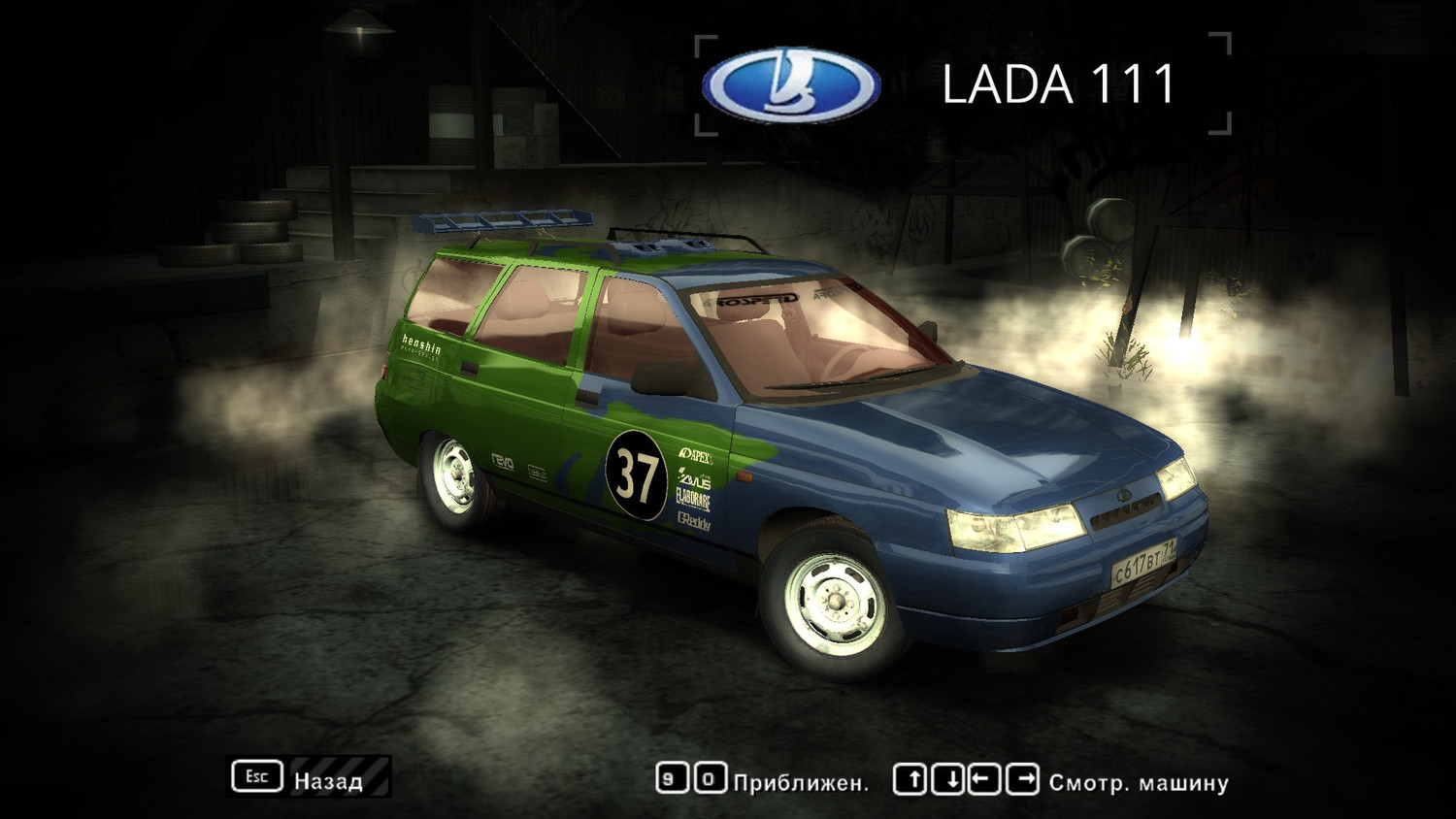Click the up arrow key icon
The image size is (1456, 819).
pyautogui.click(x=910, y=779)
